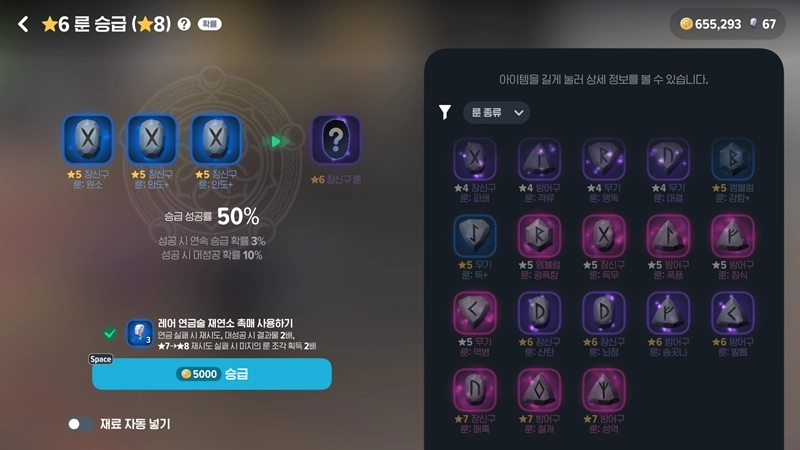Open the 룬 종류 rune type dropdown
The height and width of the screenshot is (450, 800).
[496, 113]
